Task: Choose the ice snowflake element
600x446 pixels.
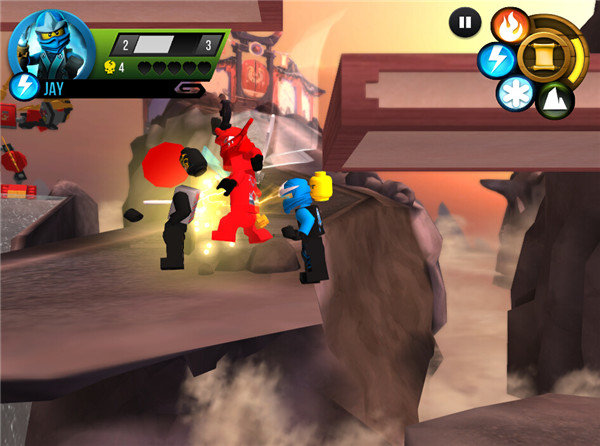Action: [516, 93]
